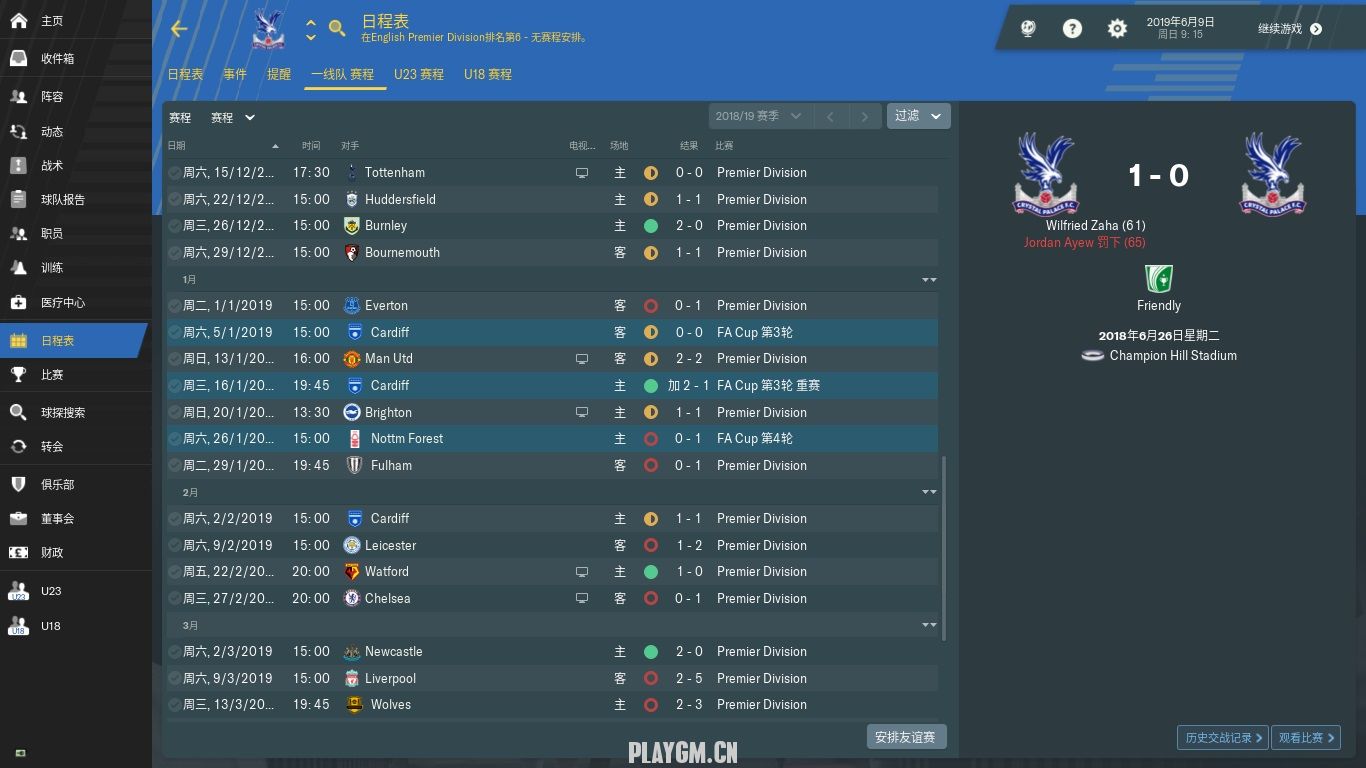Open the 2018/19 赛季 season dropdown

click(x=758, y=116)
